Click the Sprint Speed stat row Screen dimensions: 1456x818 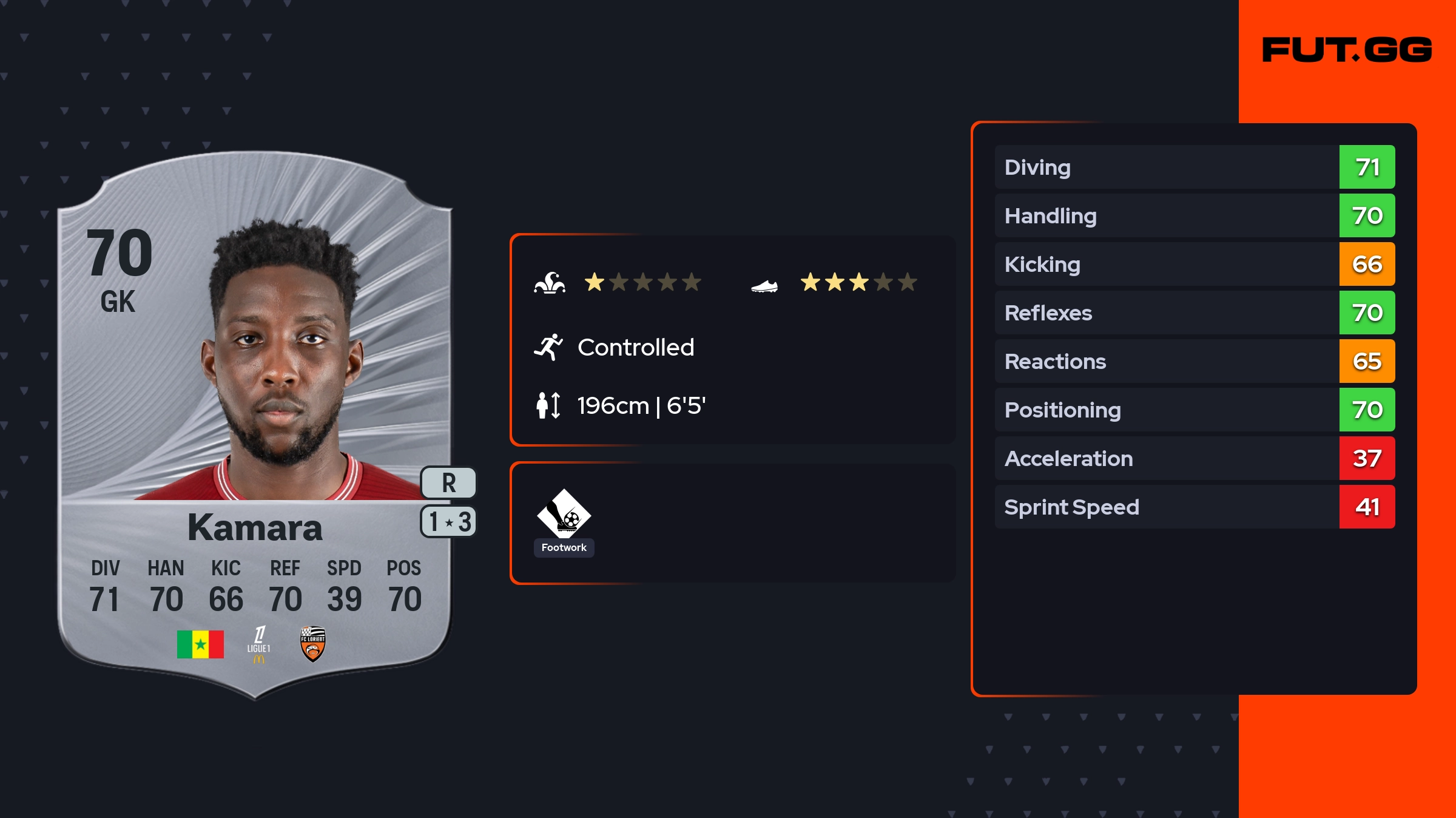1194,507
